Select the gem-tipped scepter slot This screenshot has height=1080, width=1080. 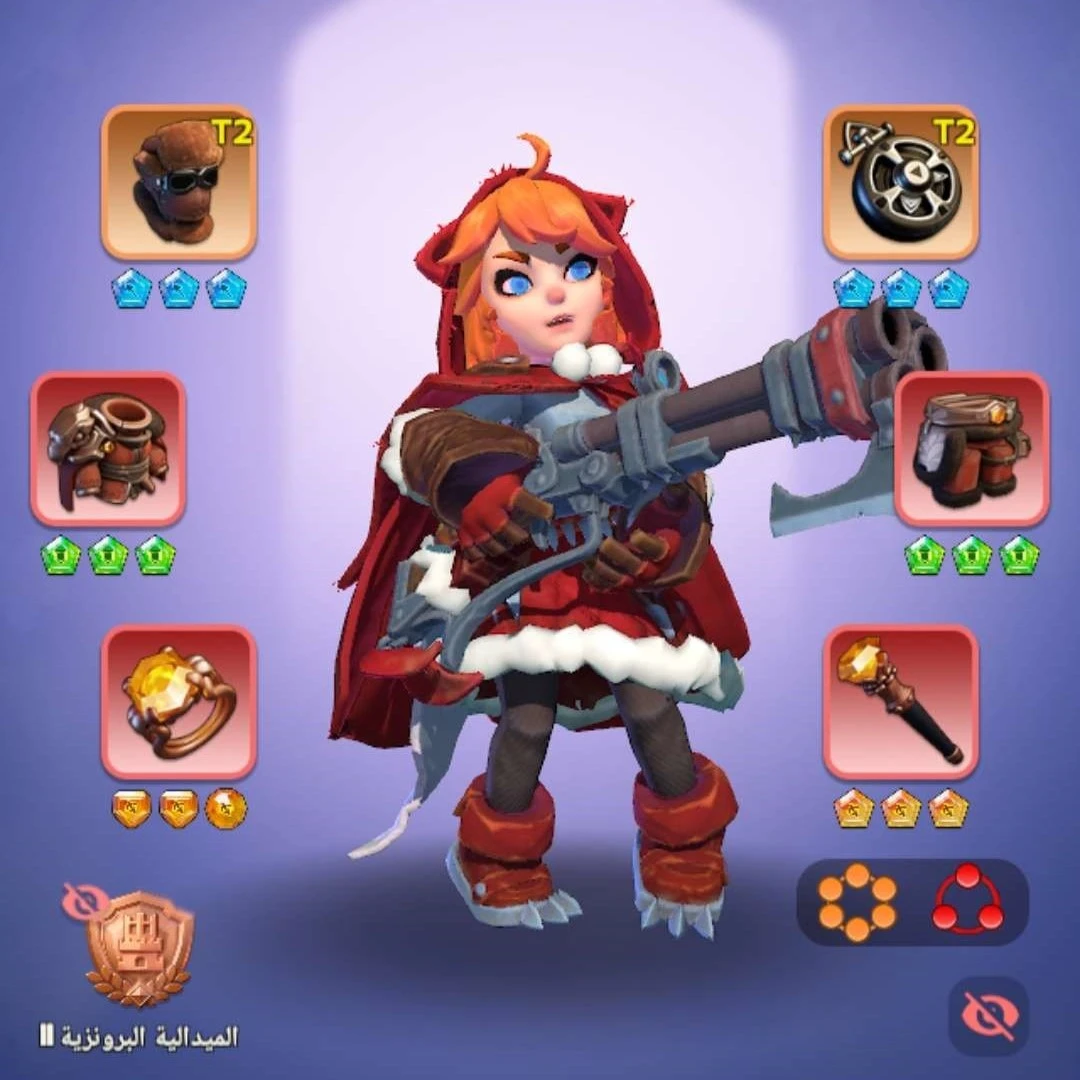[x=901, y=702]
